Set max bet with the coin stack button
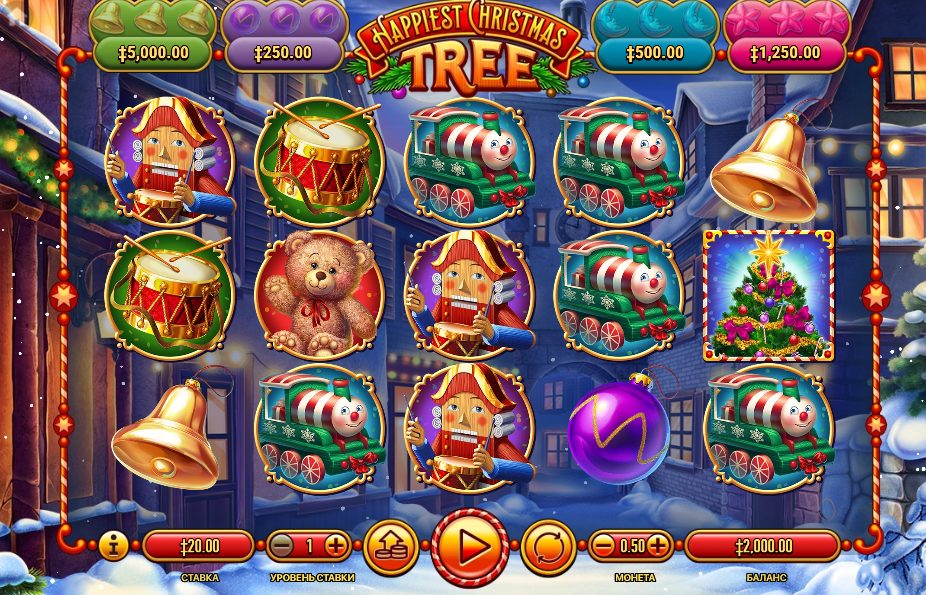Screen dimensions: 926x595 (x=391, y=546)
